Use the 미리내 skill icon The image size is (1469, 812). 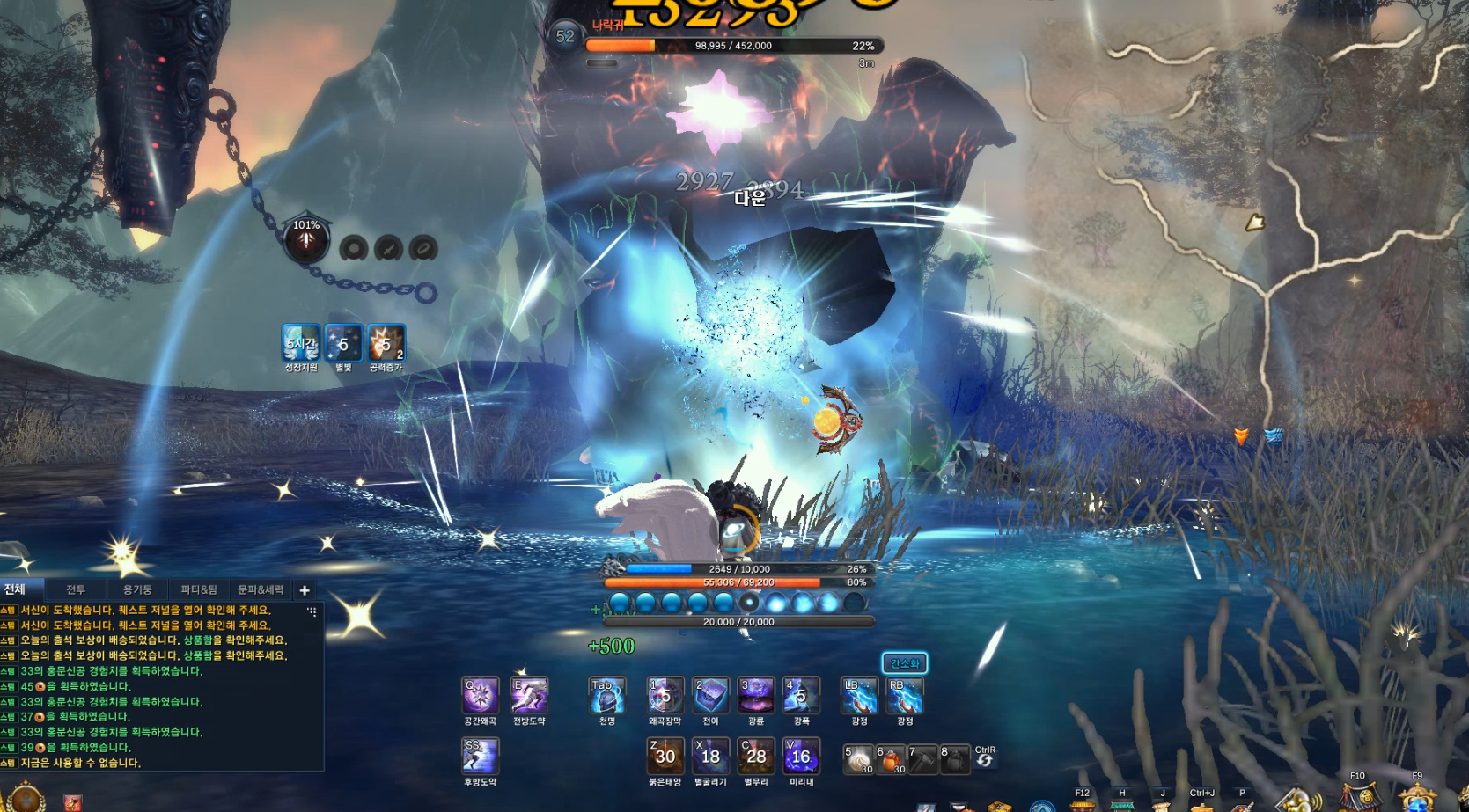pos(801,757)
